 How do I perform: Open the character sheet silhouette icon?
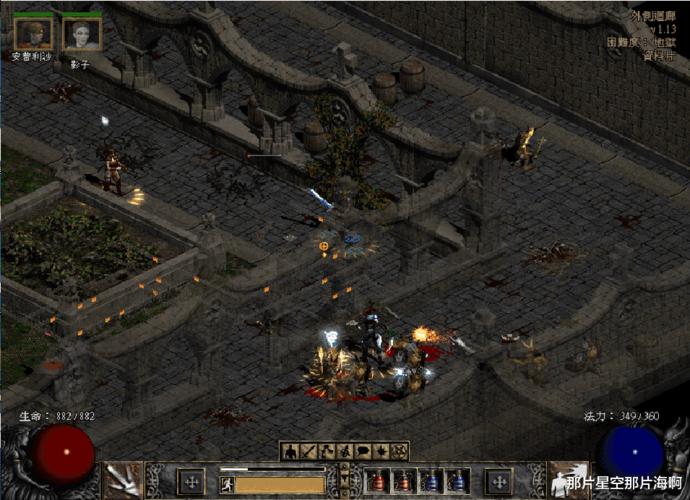[x=290, y=451]
